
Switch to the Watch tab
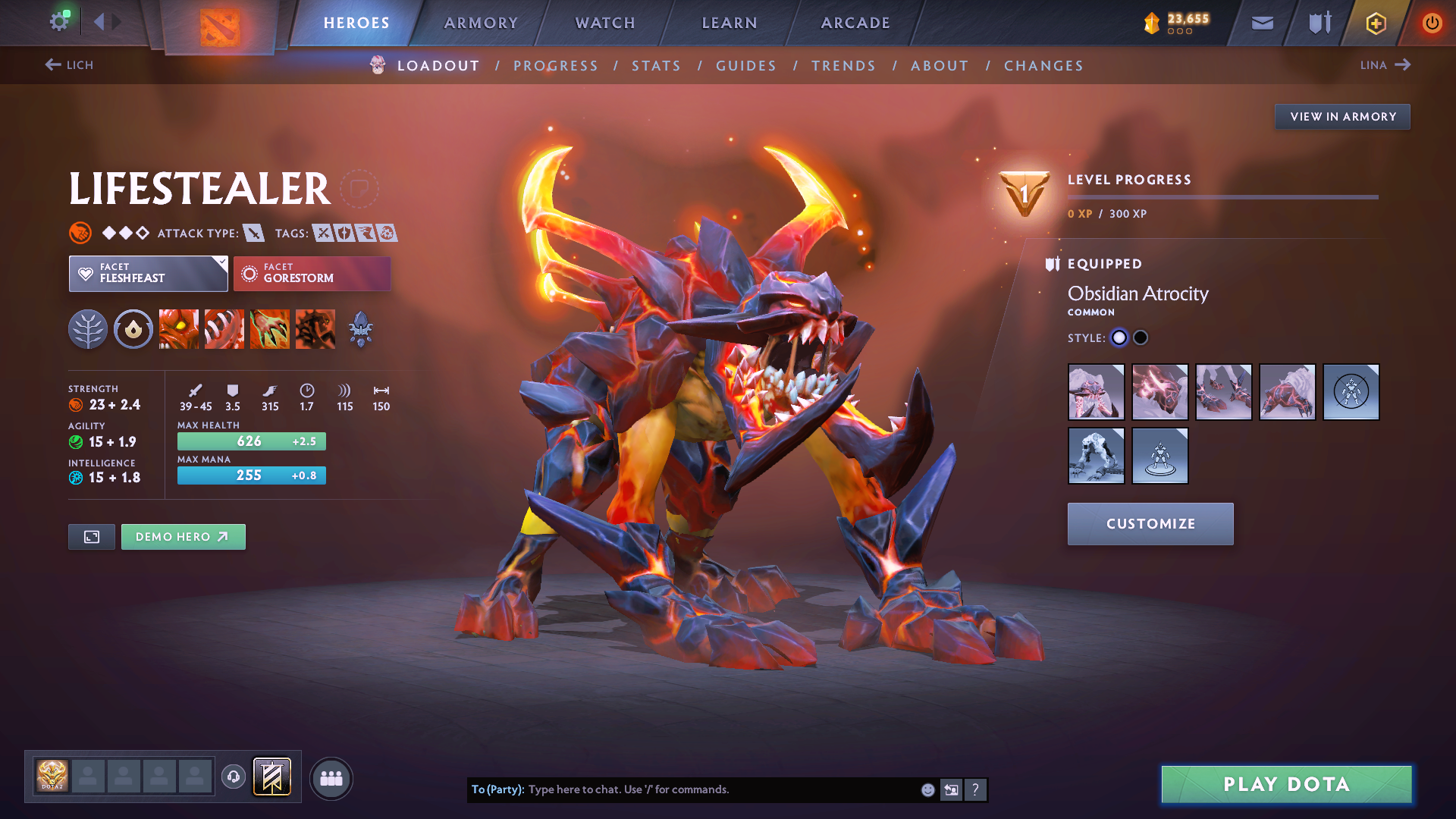(605, 23)
